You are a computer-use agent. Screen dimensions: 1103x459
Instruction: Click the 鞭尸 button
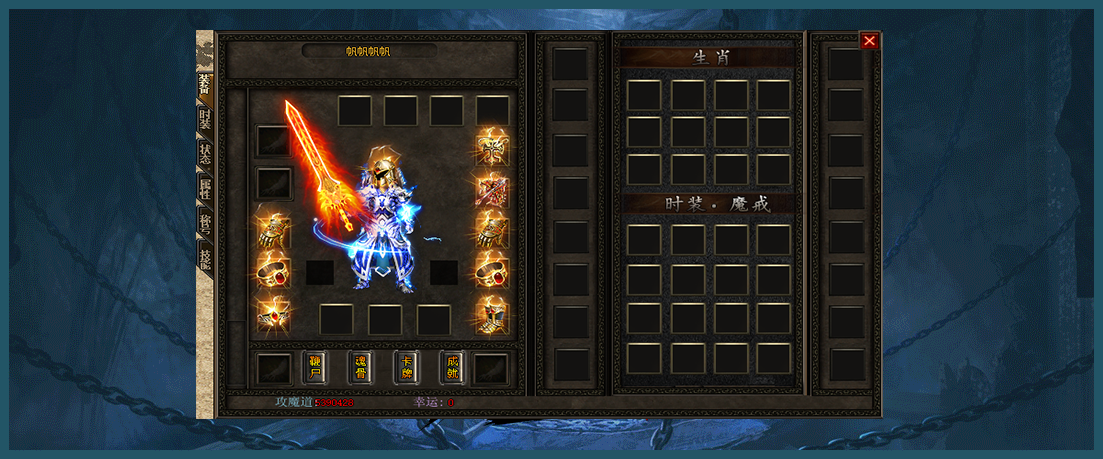(x=315, y=367)
